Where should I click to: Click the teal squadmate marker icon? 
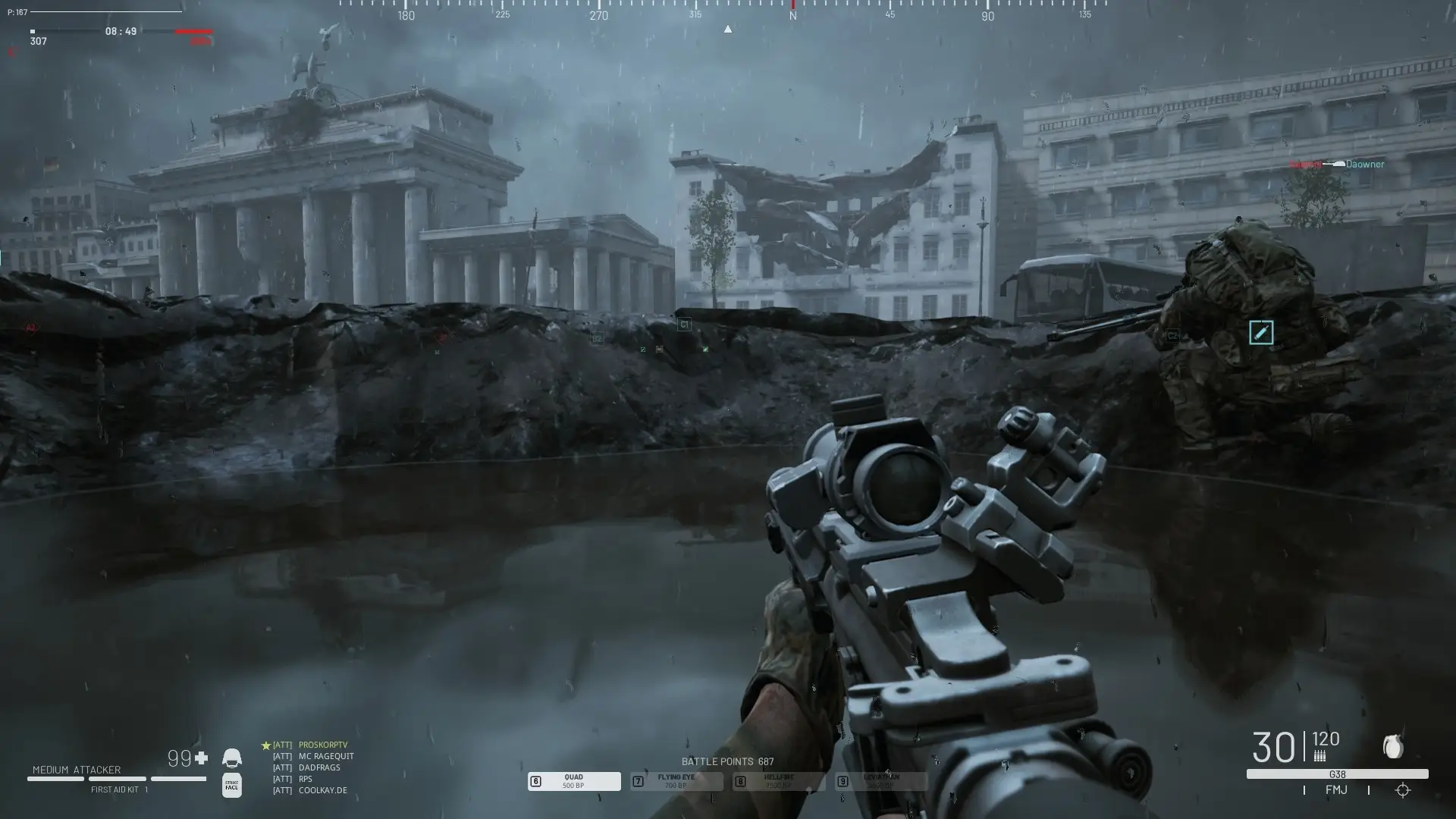coord(1261,332)
